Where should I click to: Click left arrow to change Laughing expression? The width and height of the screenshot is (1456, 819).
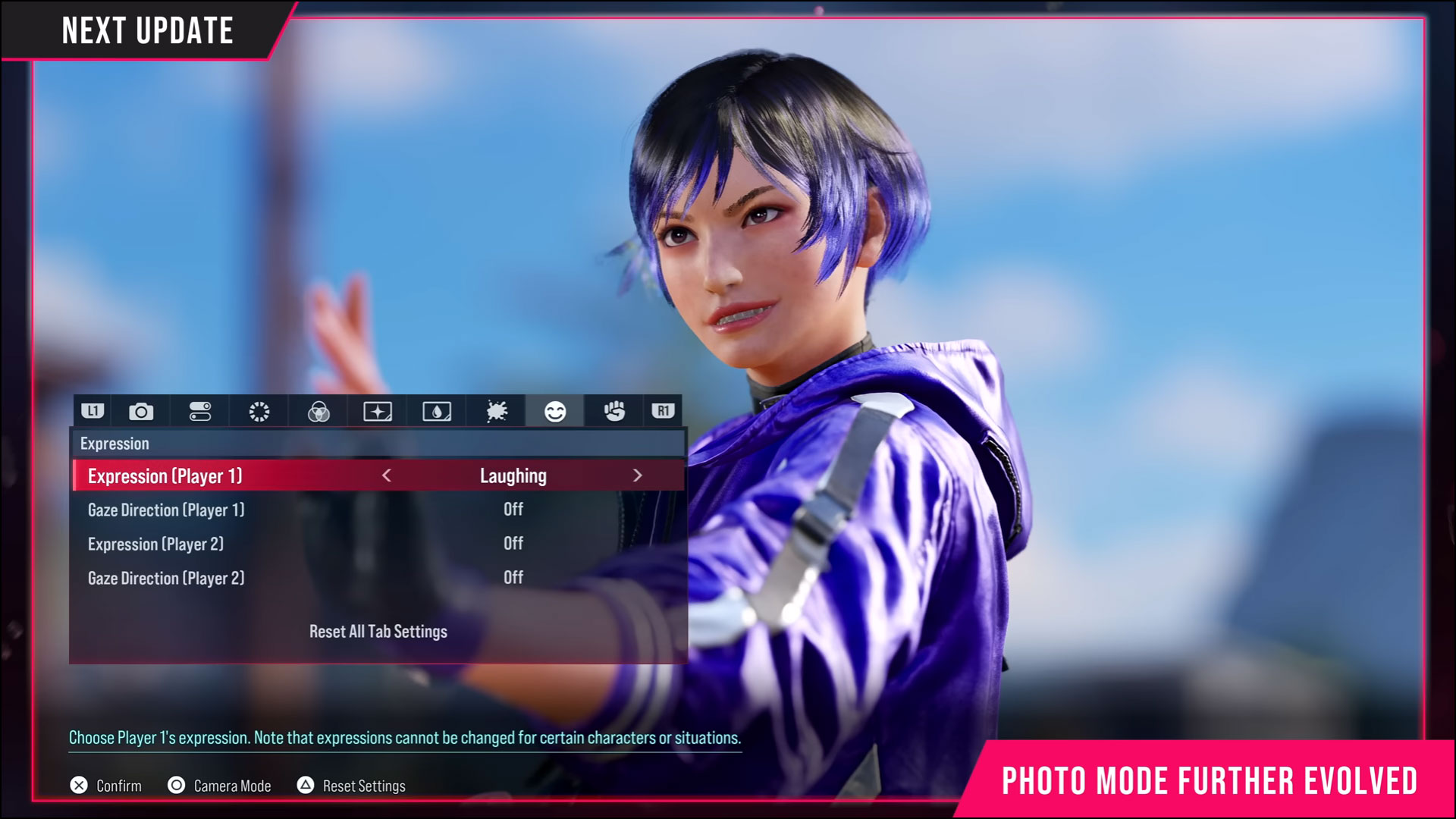(385, 475)
